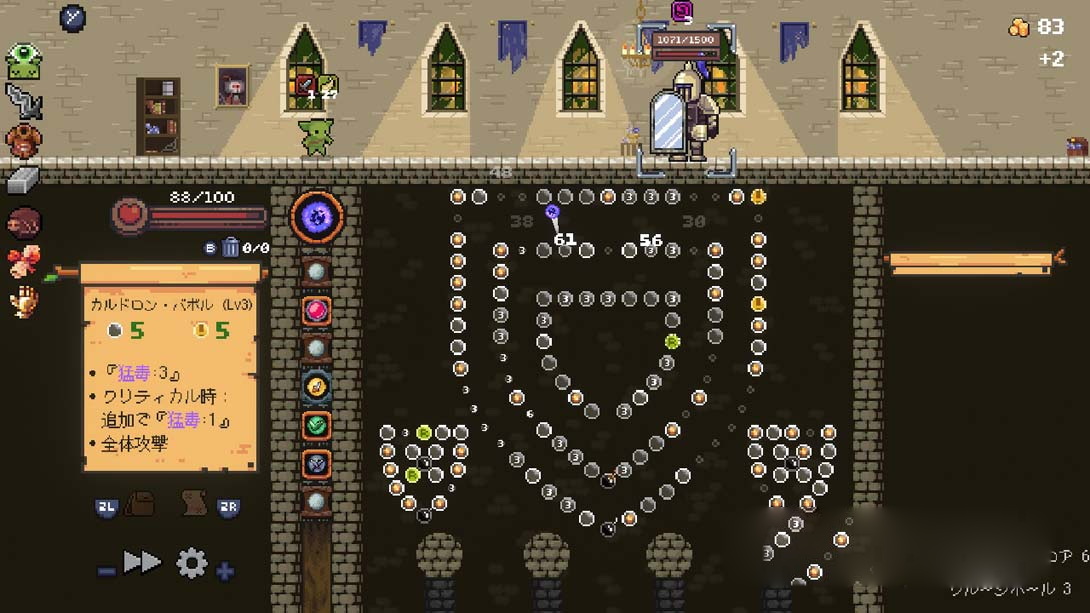
Task: Decrease game speed with the minus button
Action: click(107, 571)
